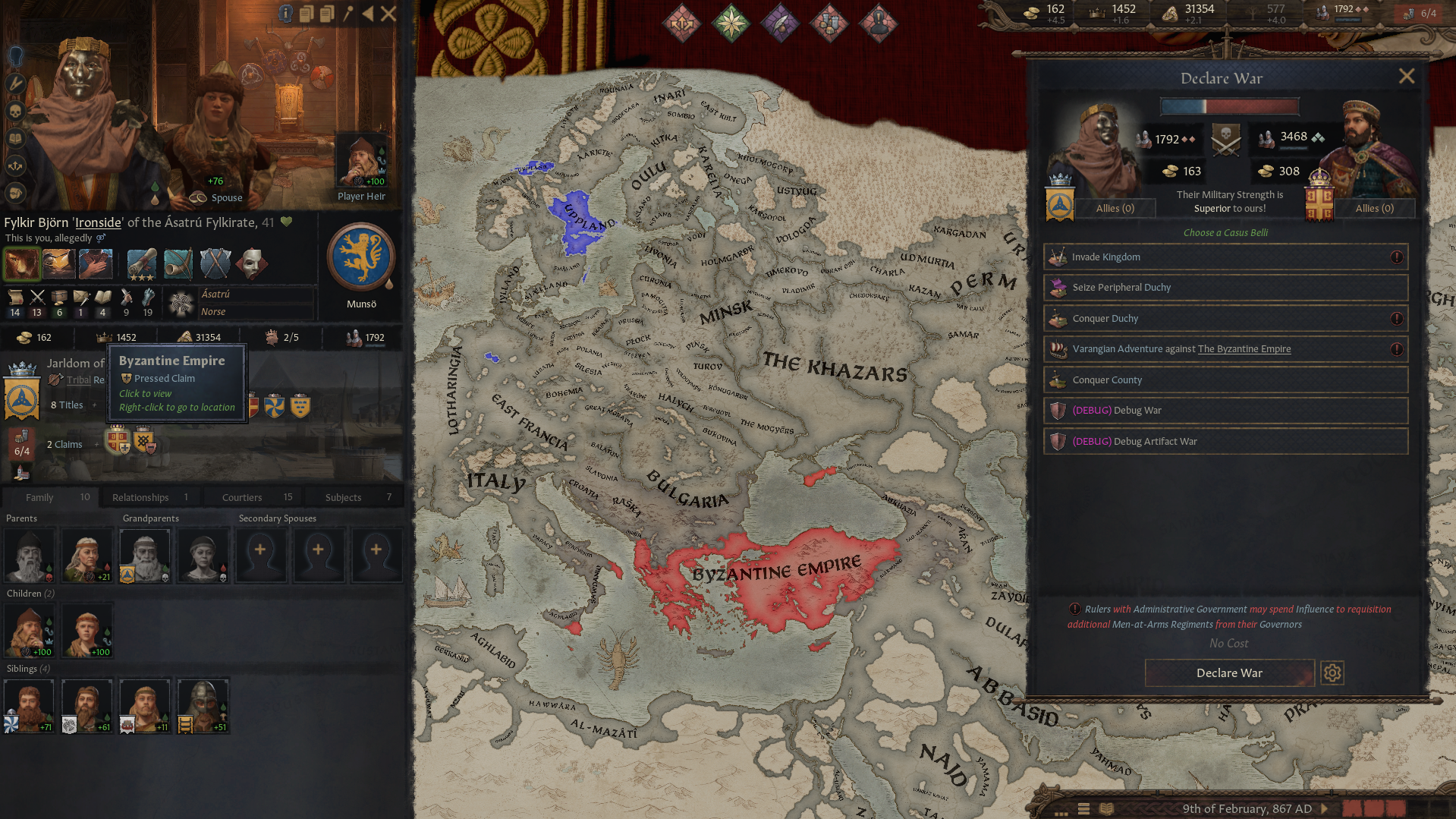
Task: Choose Conquer County as casus belli
Action: click(x=1226, y=380)
